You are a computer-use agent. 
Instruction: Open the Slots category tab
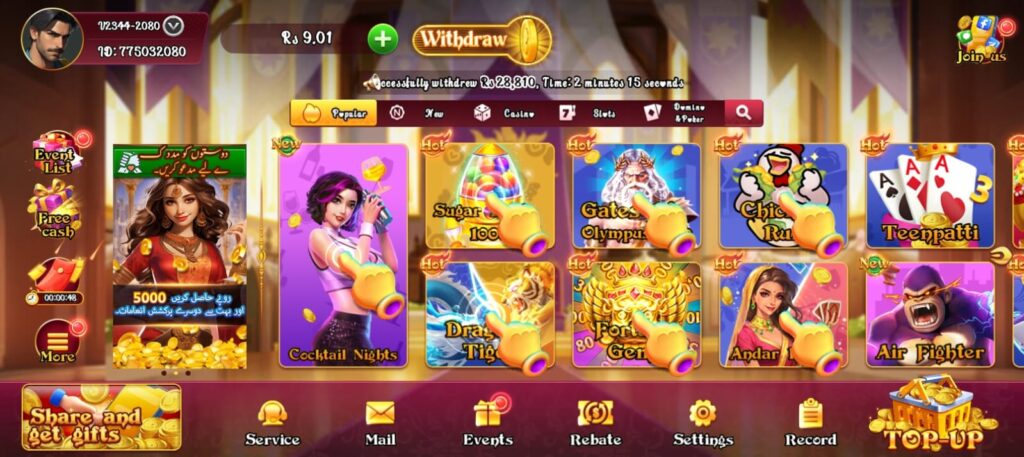(x=588, y=113)
